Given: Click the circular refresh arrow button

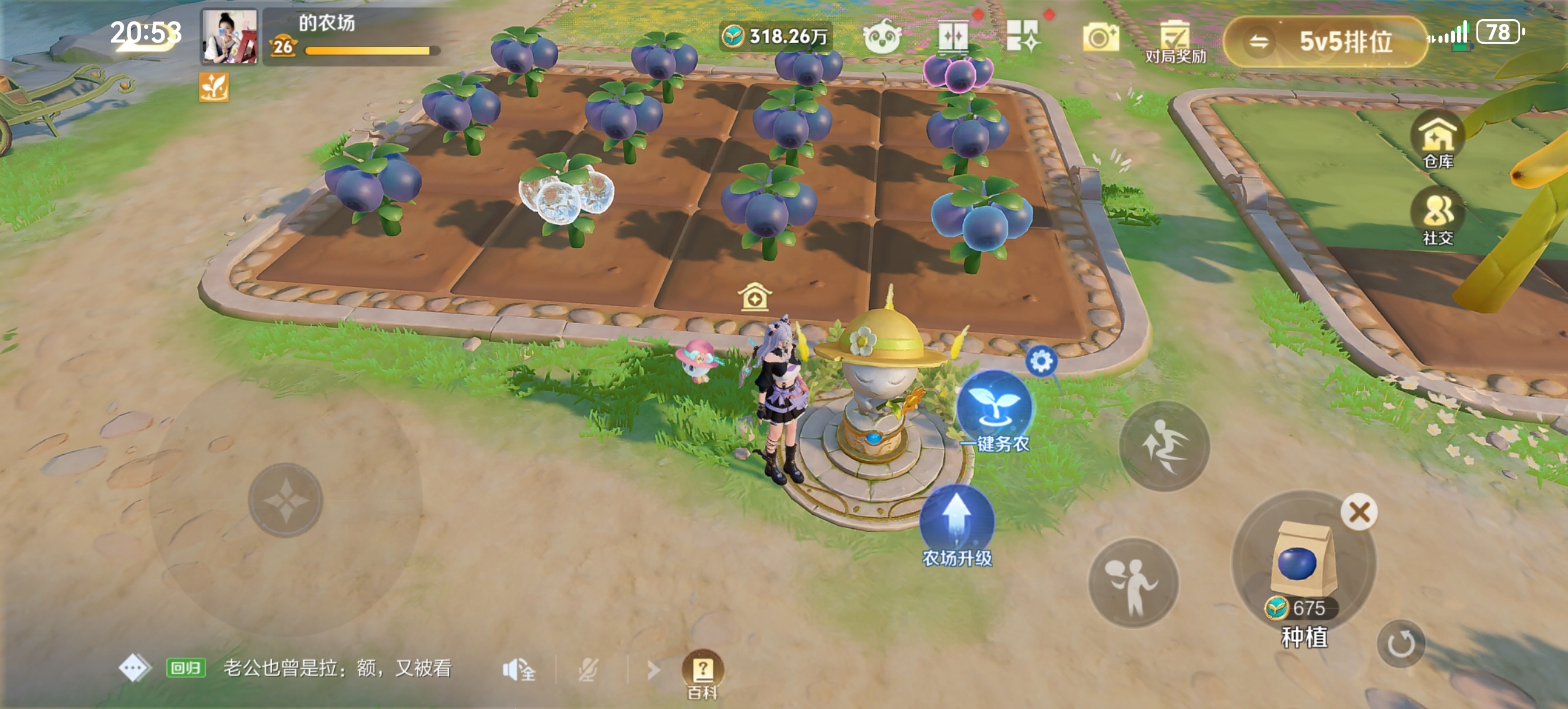Looking at the screenshot, I should (x=1401, y=643).
